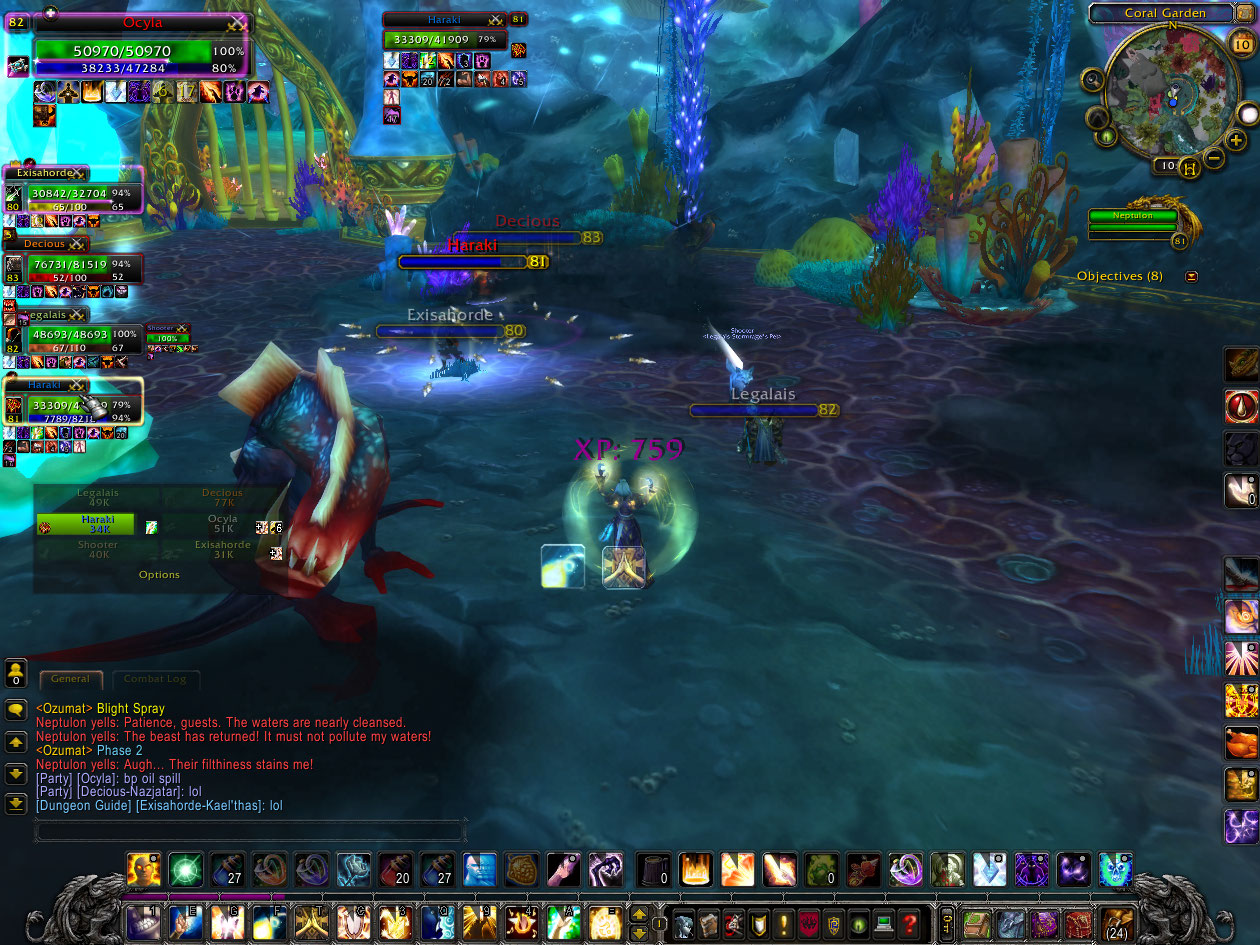Open the social friends button beside chat
1260x945 pixels.
click(15, 672)
